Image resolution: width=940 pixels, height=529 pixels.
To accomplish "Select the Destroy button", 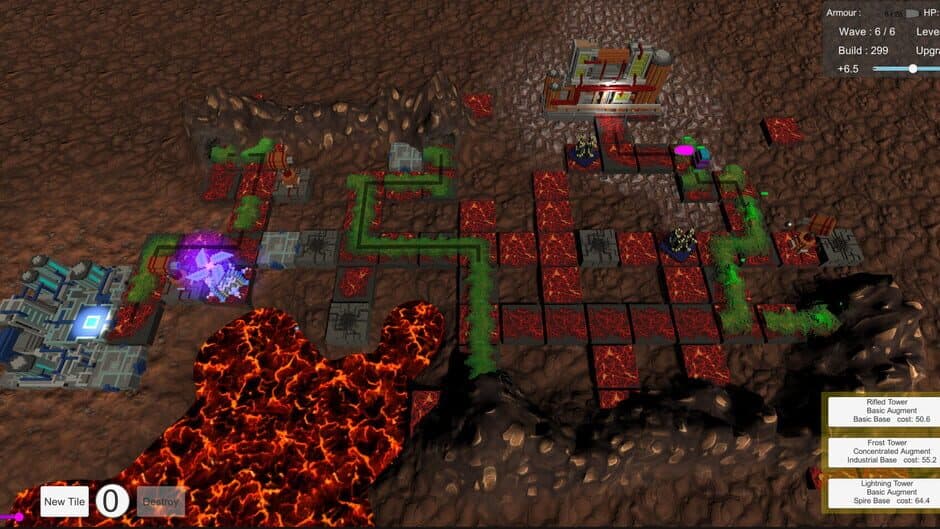I will (x=160, y=501).
